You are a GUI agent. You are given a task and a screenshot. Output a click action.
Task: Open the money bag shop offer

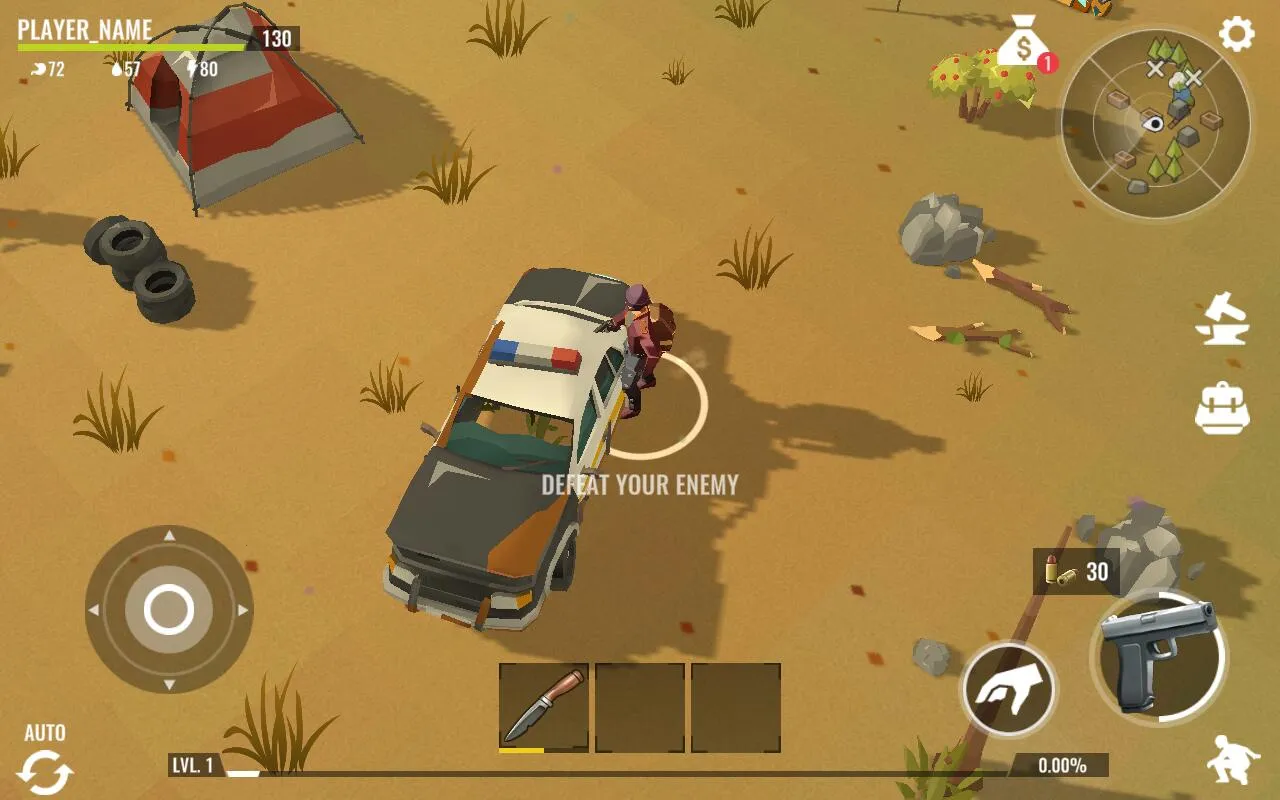1022,44
